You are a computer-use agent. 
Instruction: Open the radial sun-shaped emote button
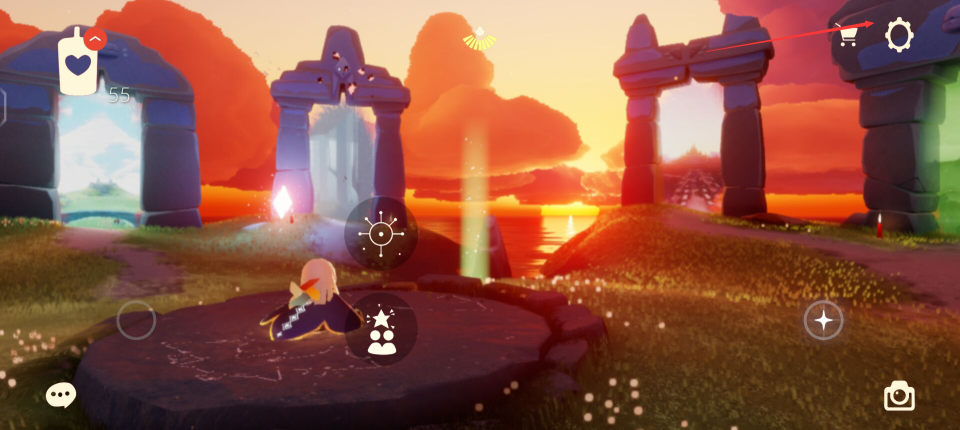click(x=381, y=234)
